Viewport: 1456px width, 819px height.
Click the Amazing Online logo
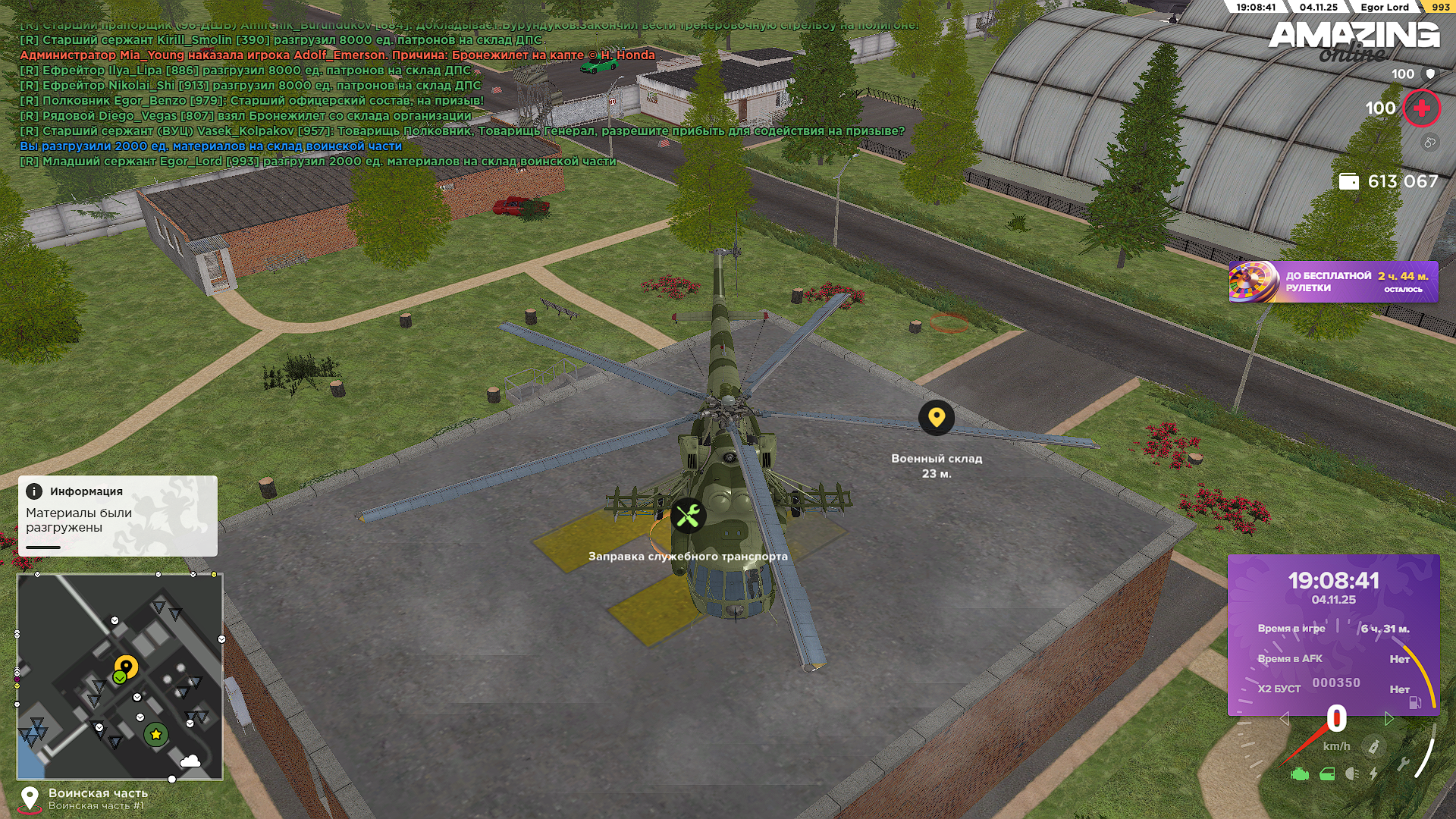coord(1354,39)
